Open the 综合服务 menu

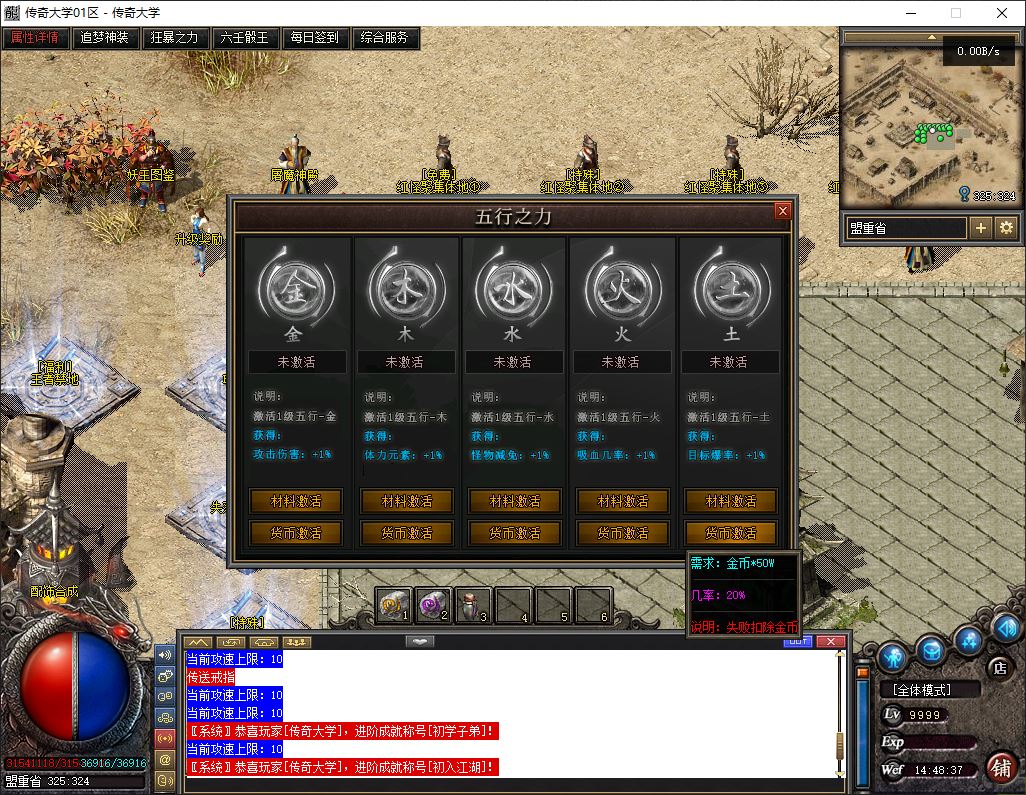point(385,38)
